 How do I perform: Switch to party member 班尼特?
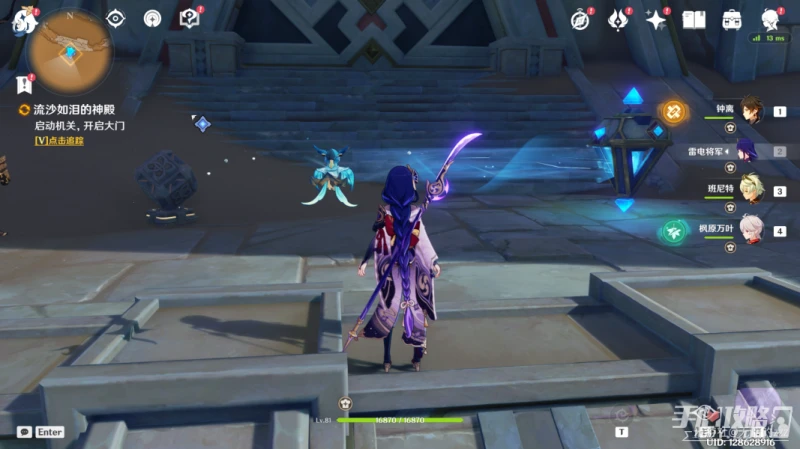point(752,191)
